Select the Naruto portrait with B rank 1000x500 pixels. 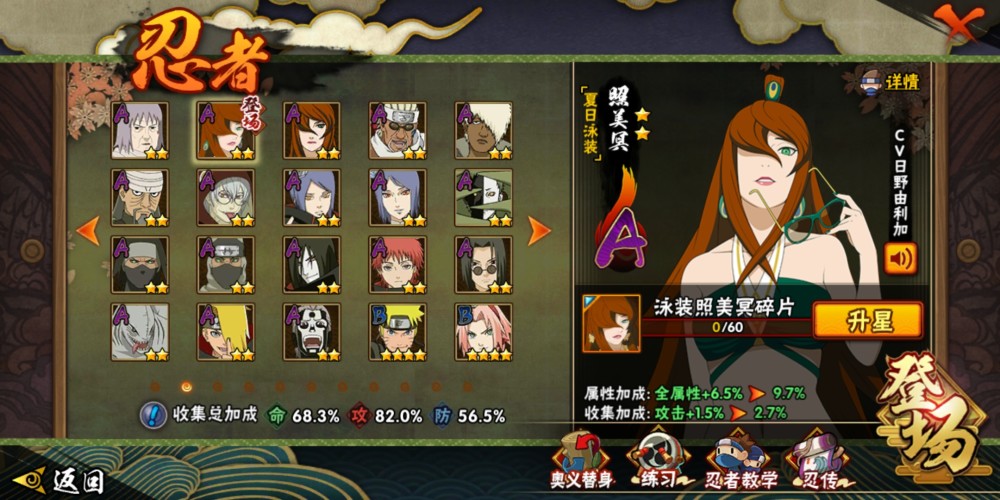(x=398, y=332)
